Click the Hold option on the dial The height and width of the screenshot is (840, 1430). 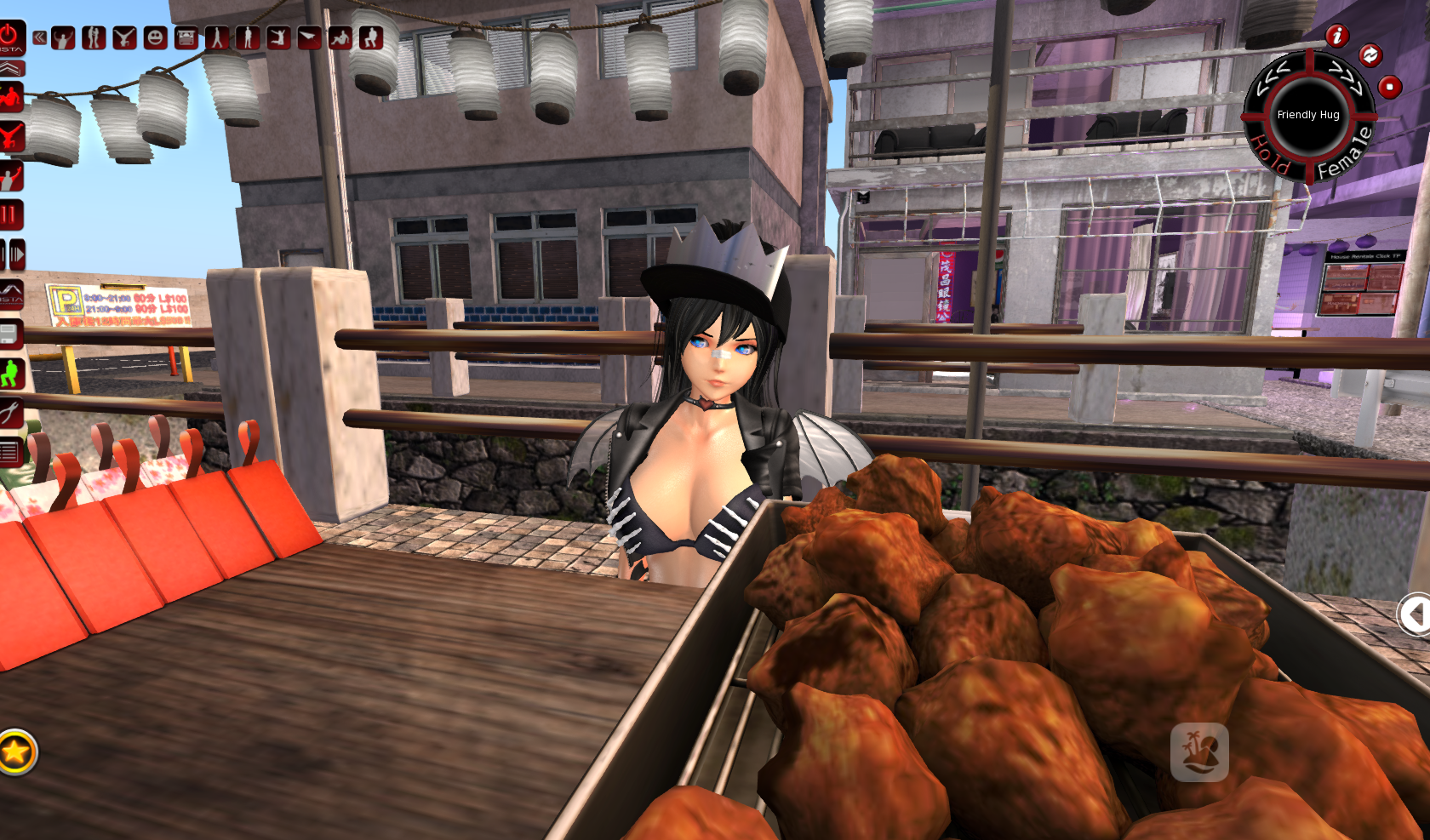(x=1270, y=156)
